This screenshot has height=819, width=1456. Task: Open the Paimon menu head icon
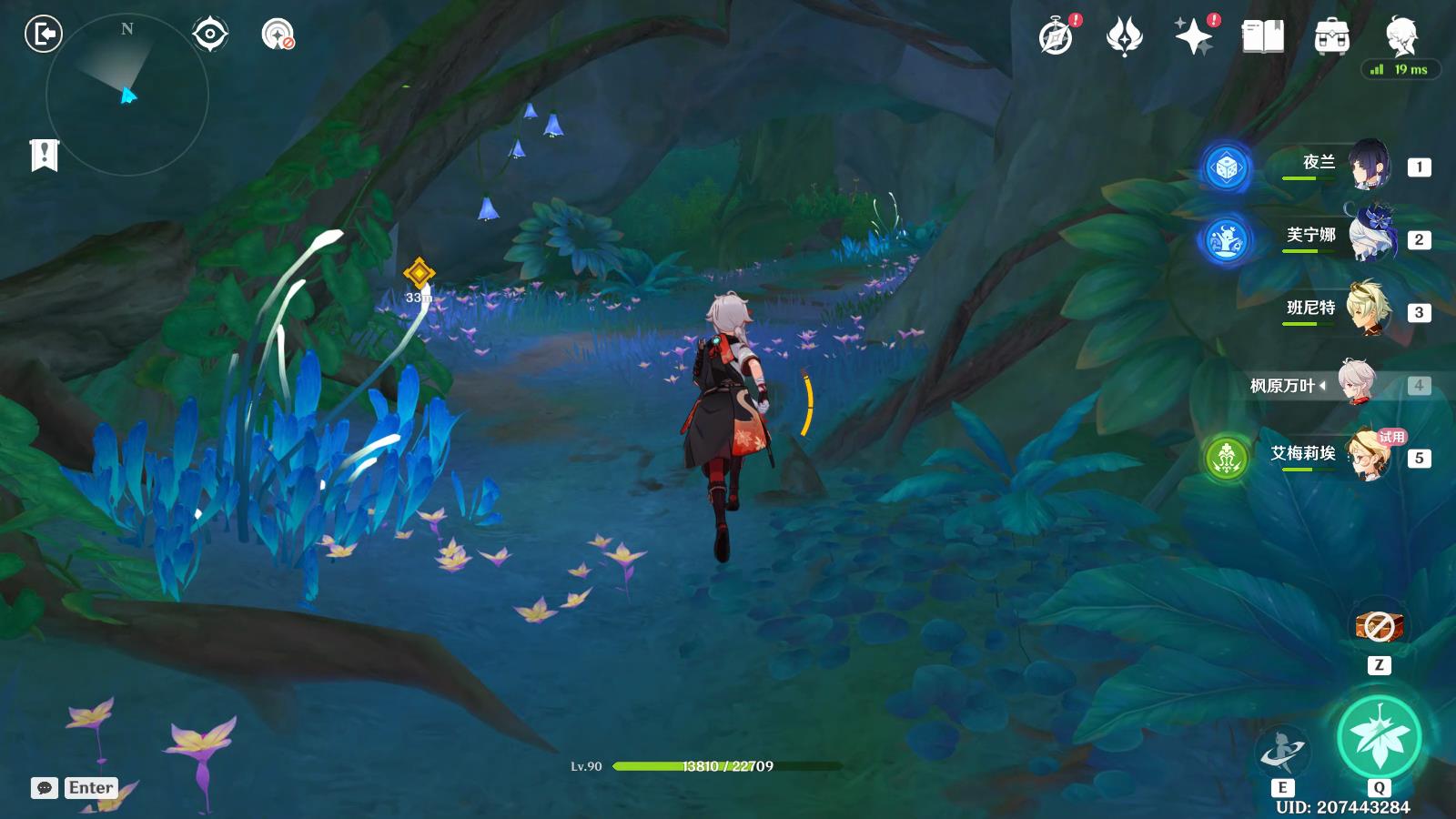[x=1400, y=37]
